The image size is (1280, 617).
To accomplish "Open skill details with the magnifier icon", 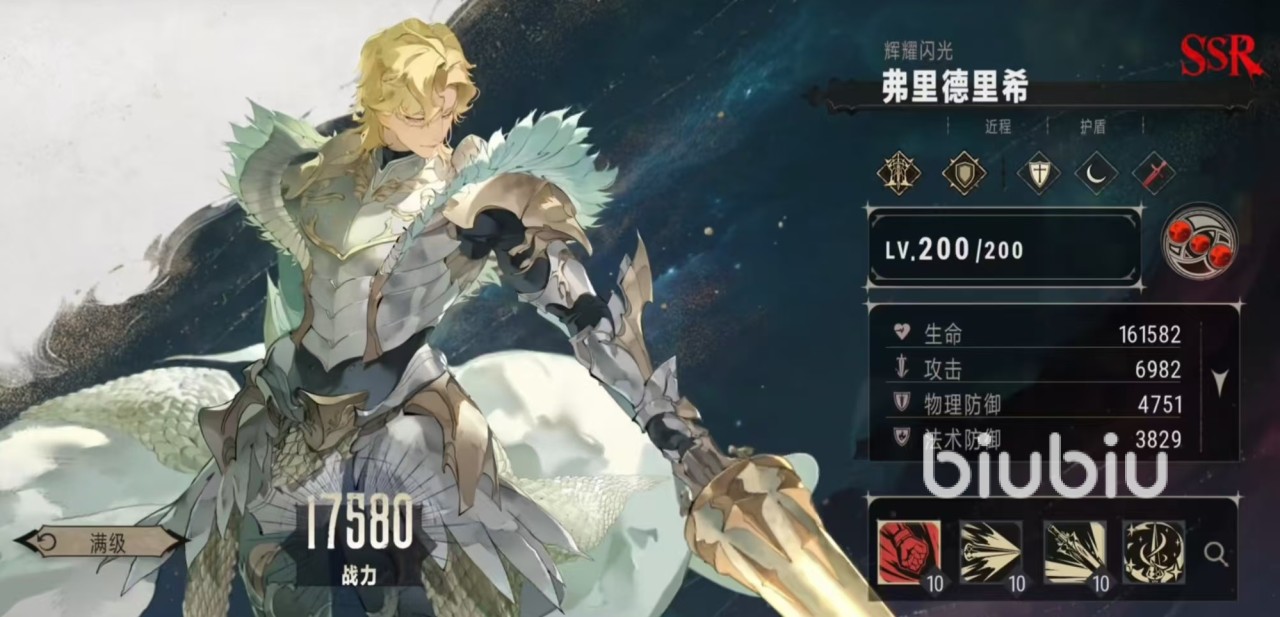I will tap(1216, 553).
